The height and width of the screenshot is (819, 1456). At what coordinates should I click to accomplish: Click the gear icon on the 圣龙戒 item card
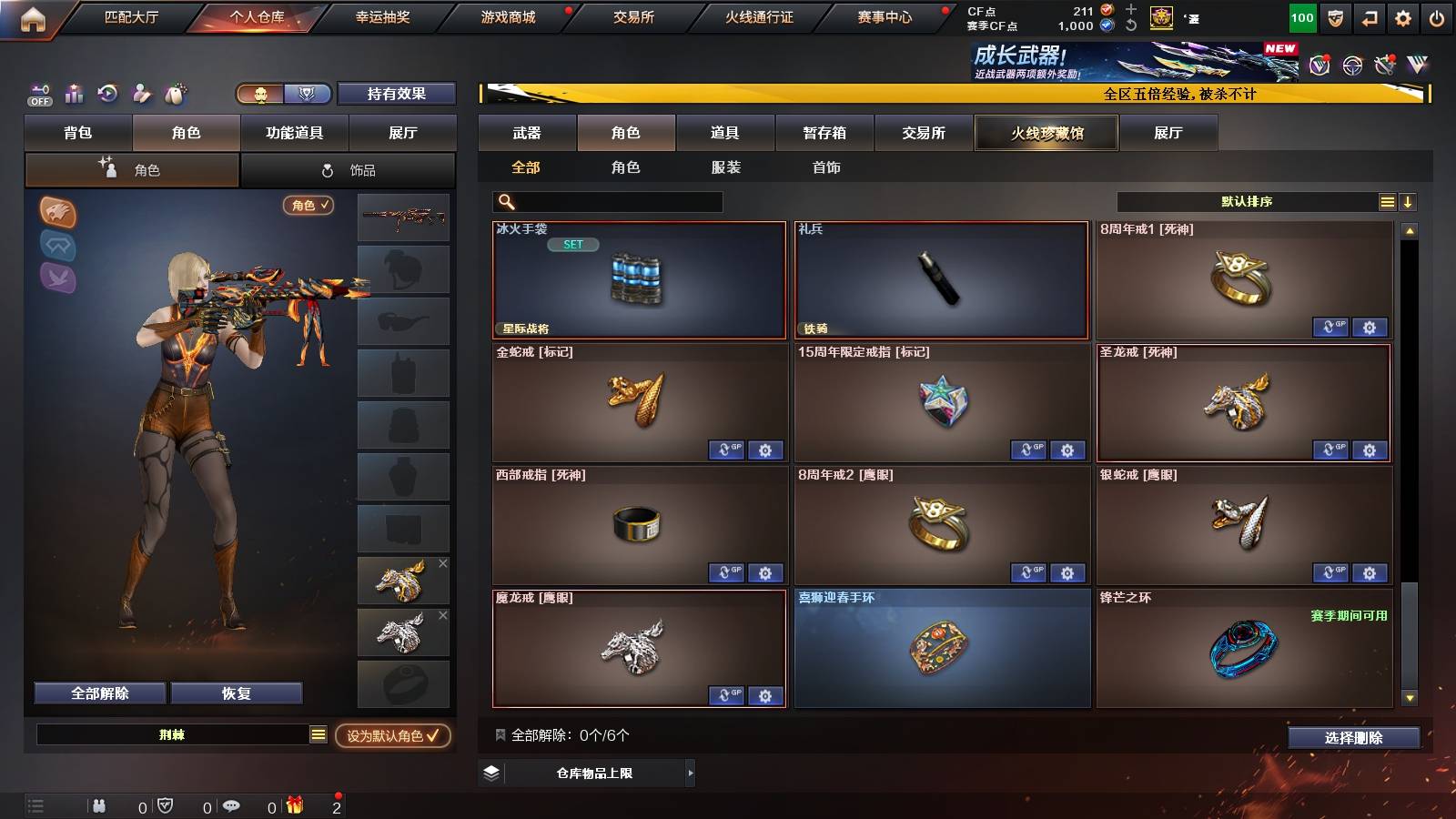1369,450
